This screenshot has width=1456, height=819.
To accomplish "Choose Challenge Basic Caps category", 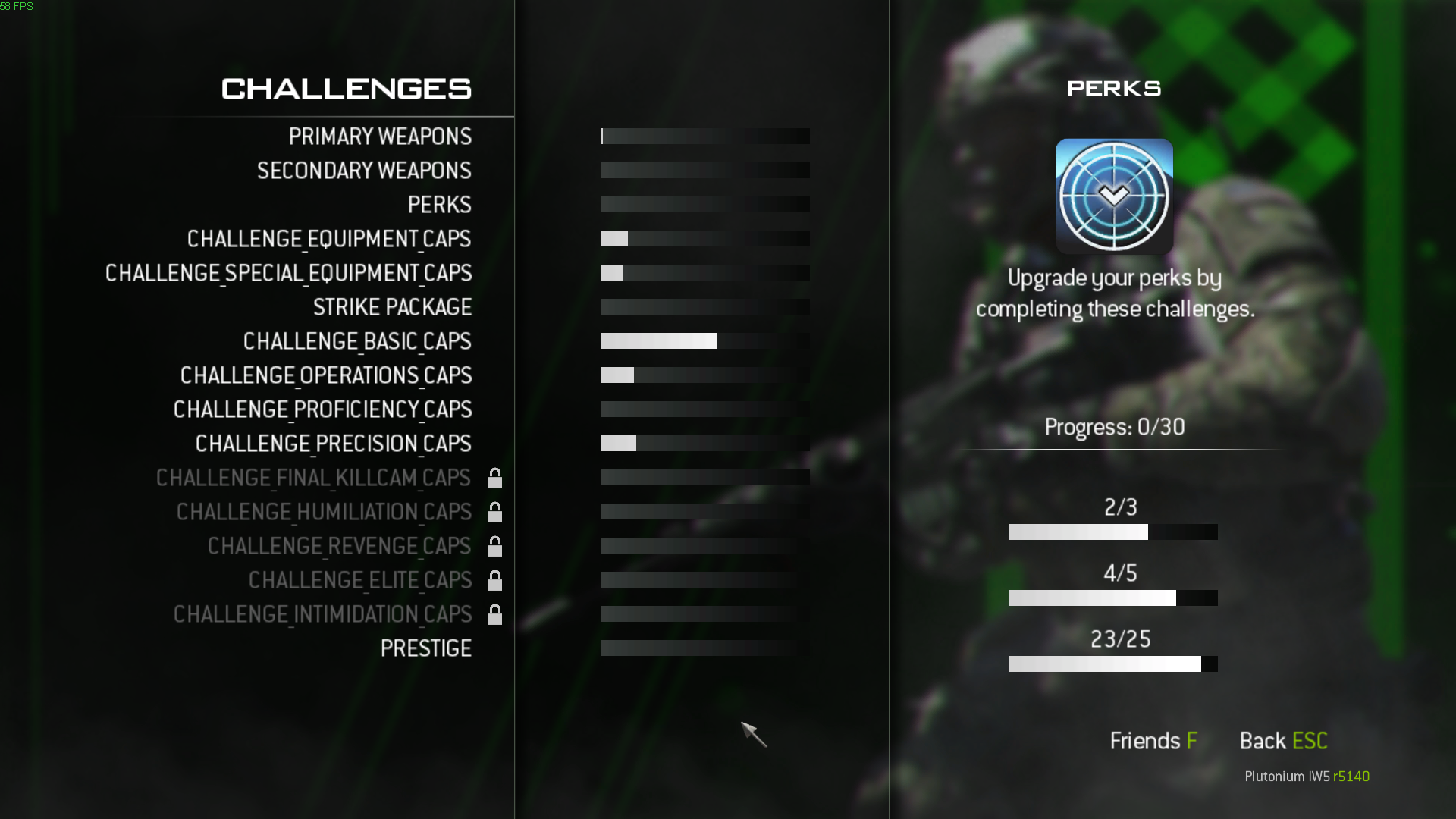I will click(357, 341).
